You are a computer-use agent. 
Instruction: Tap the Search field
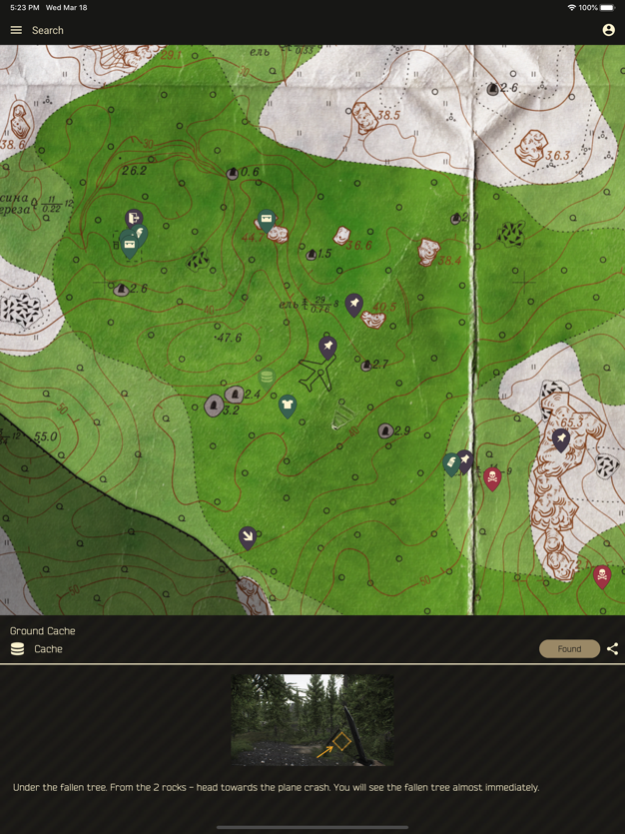click(x=48, y=30)
